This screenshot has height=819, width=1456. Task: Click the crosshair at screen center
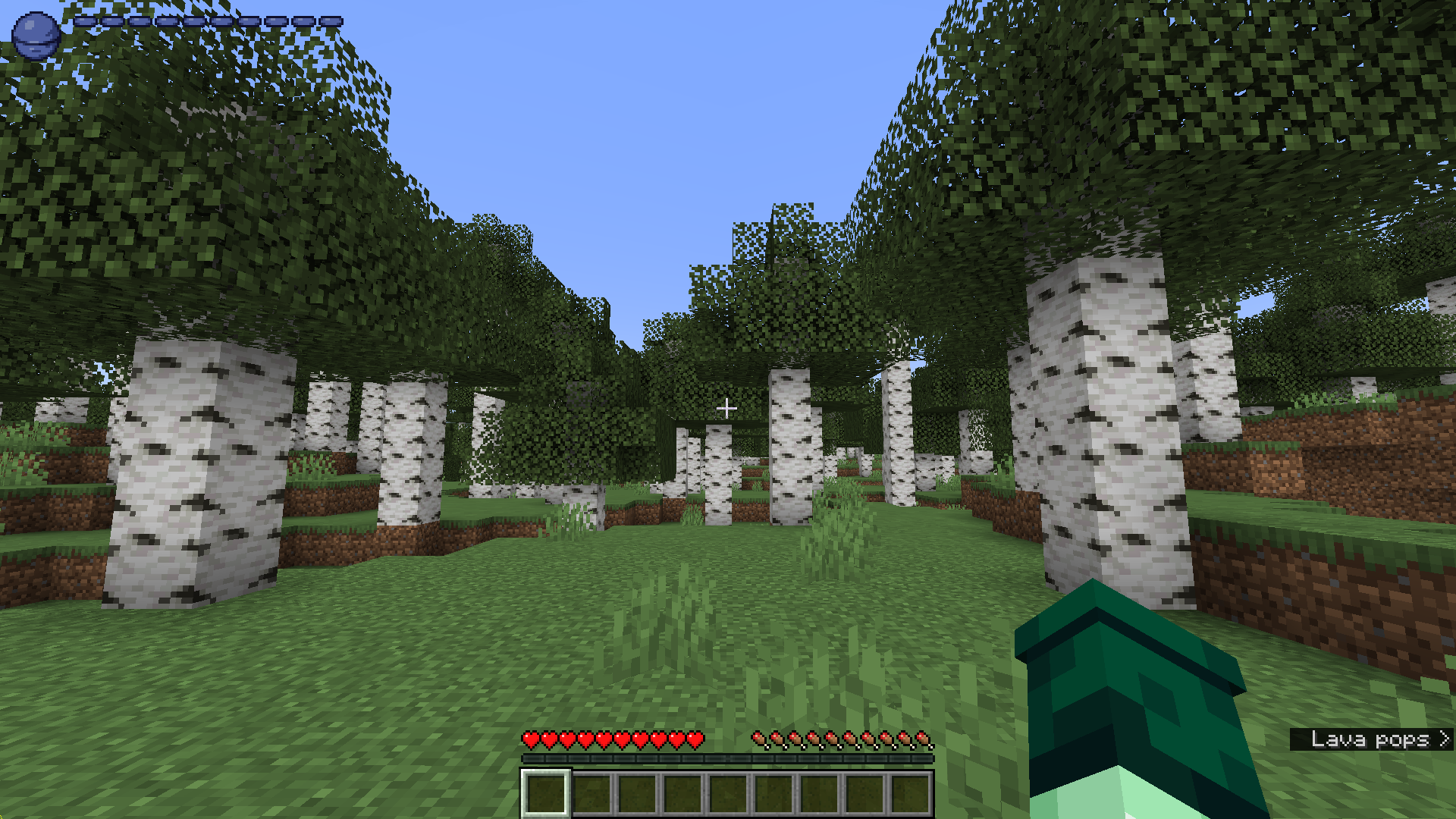726,408
